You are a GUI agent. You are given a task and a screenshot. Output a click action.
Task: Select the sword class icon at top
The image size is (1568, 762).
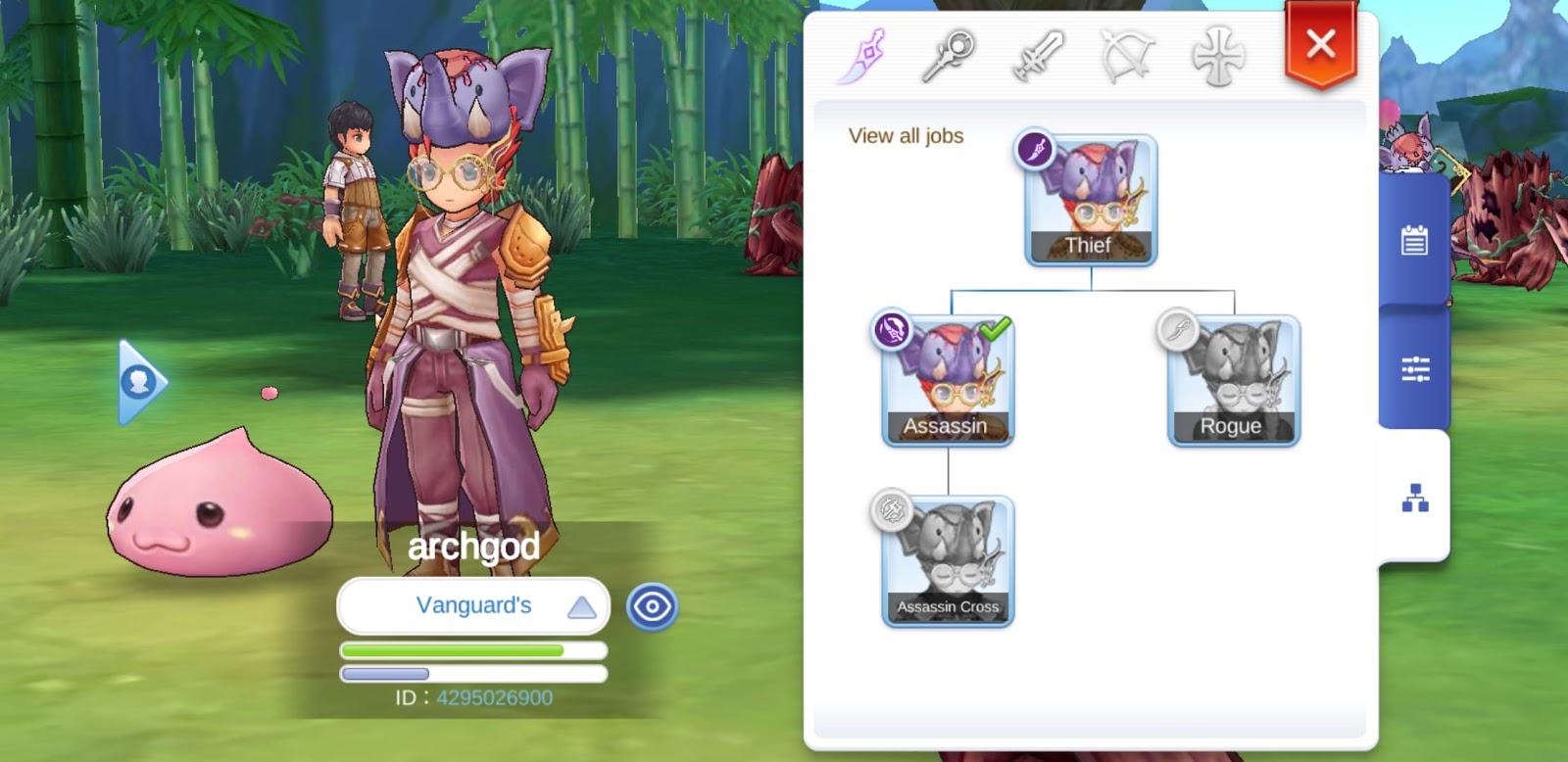[1042, 56]
